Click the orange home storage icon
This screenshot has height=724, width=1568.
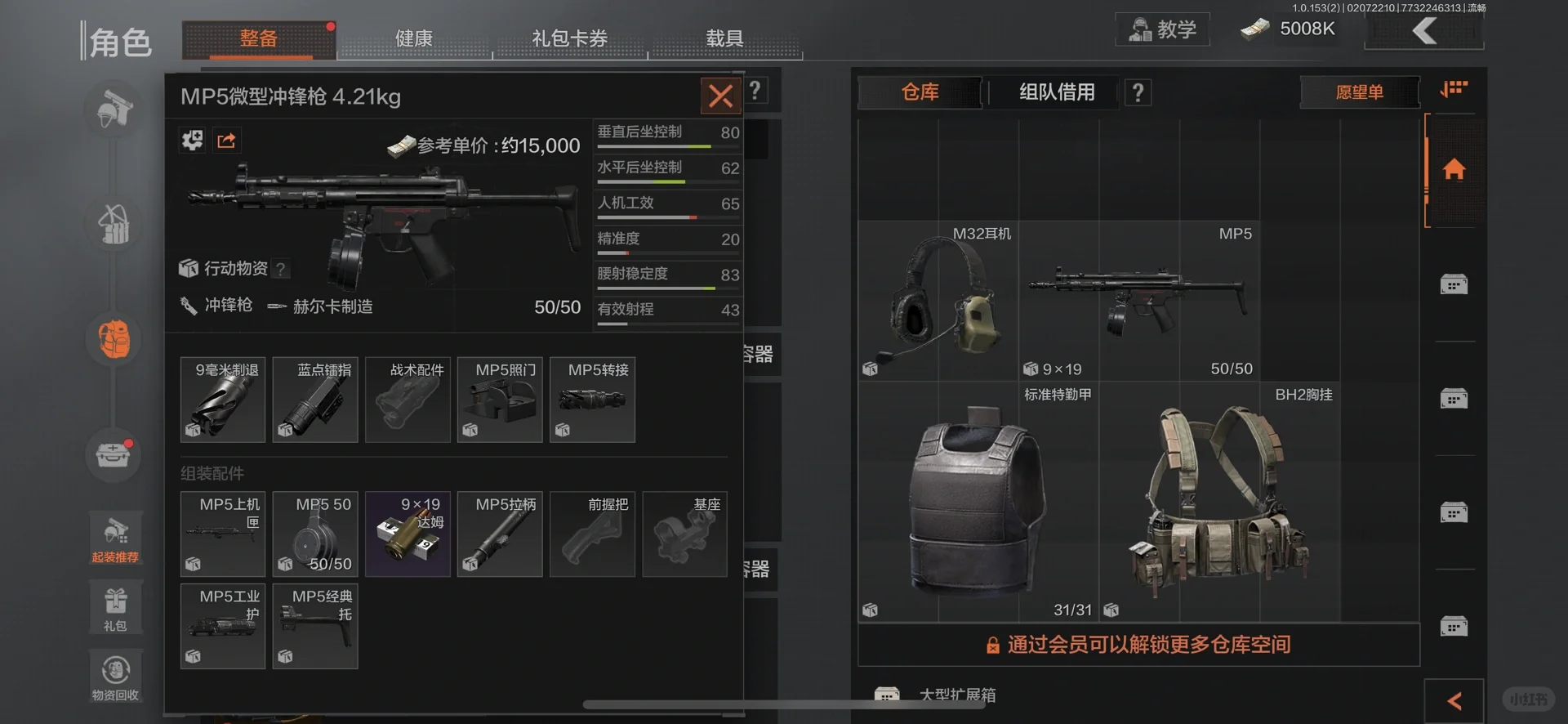click(1454, 170)
